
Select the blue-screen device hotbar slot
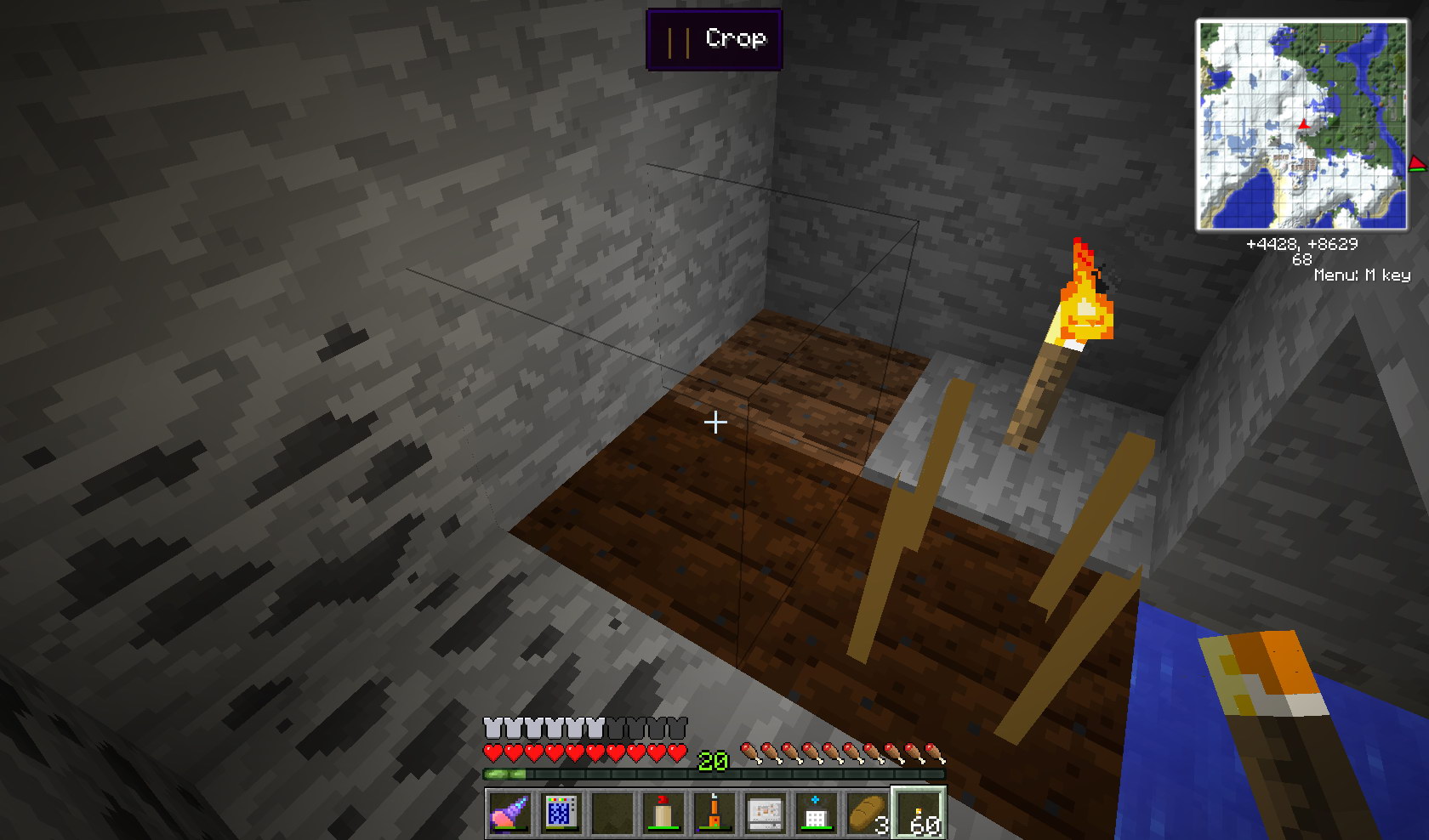pyautogui.click(x=561, y=813)
